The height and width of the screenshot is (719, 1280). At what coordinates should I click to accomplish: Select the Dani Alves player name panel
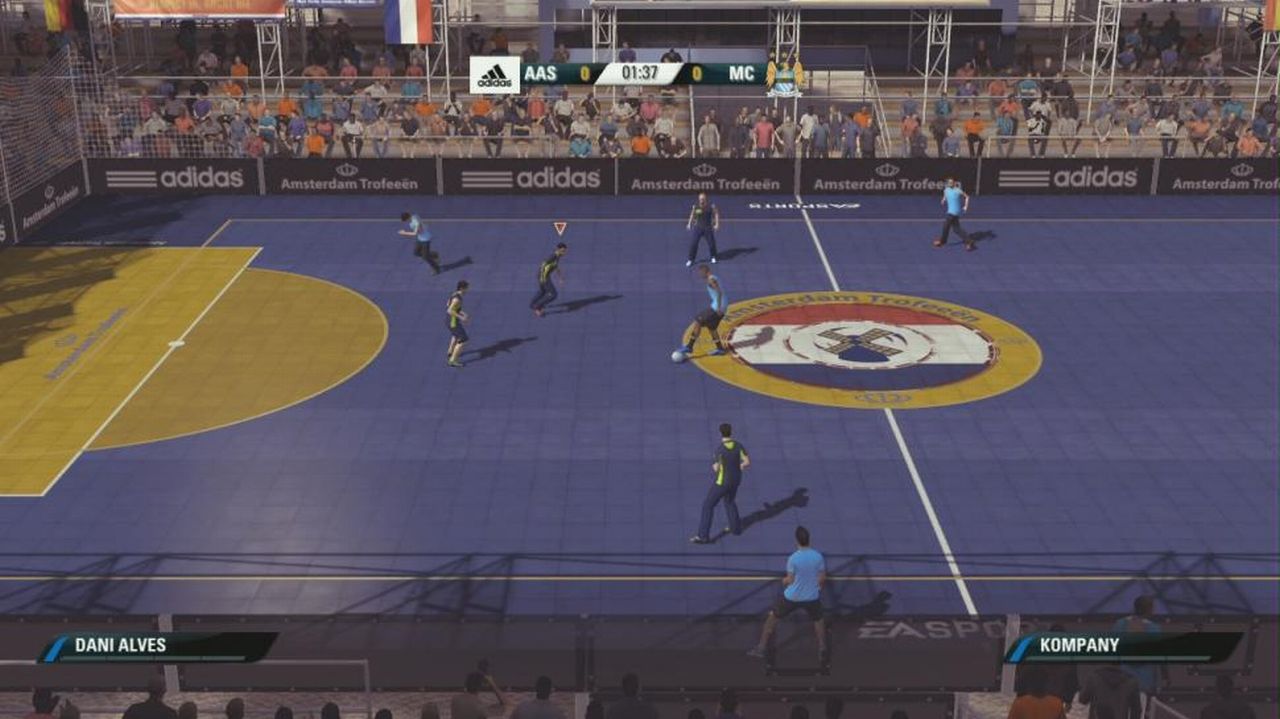[158, 646]
